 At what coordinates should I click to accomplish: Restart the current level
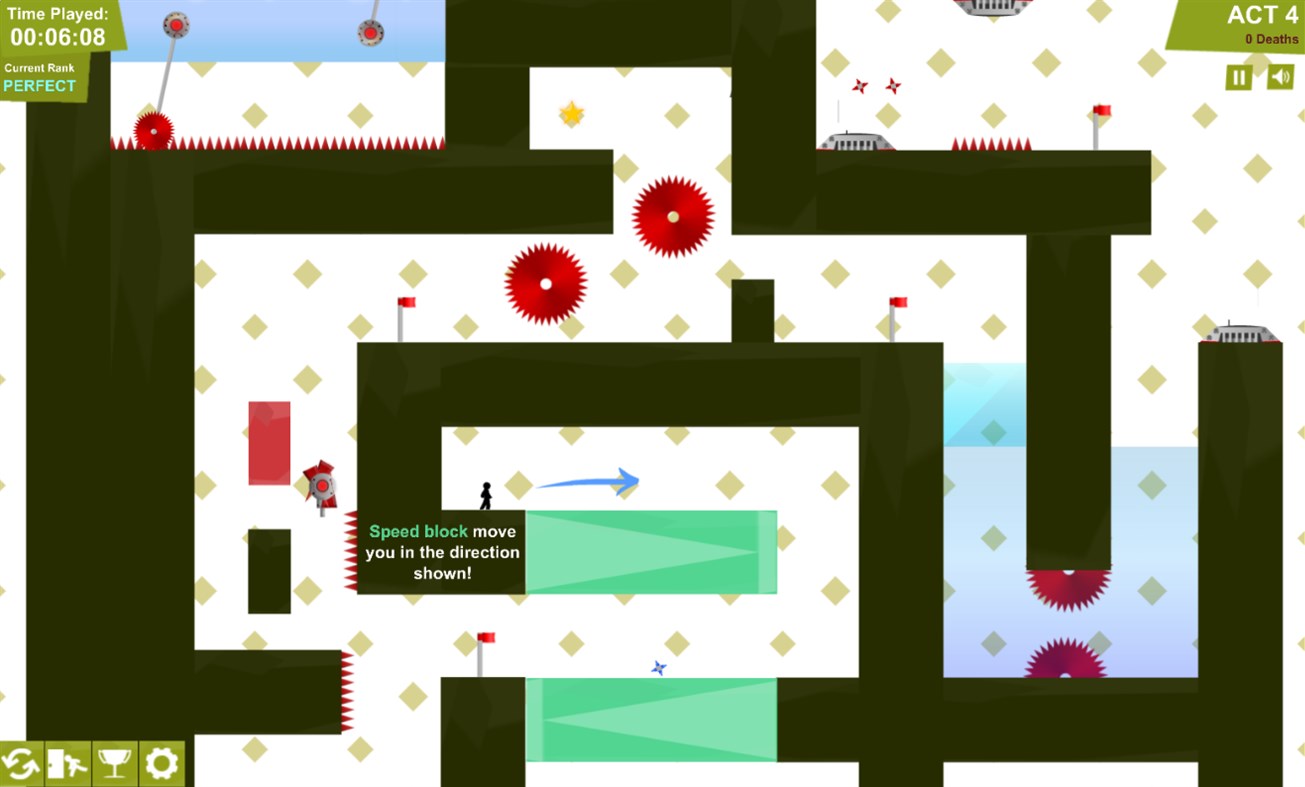pos(21,763)
